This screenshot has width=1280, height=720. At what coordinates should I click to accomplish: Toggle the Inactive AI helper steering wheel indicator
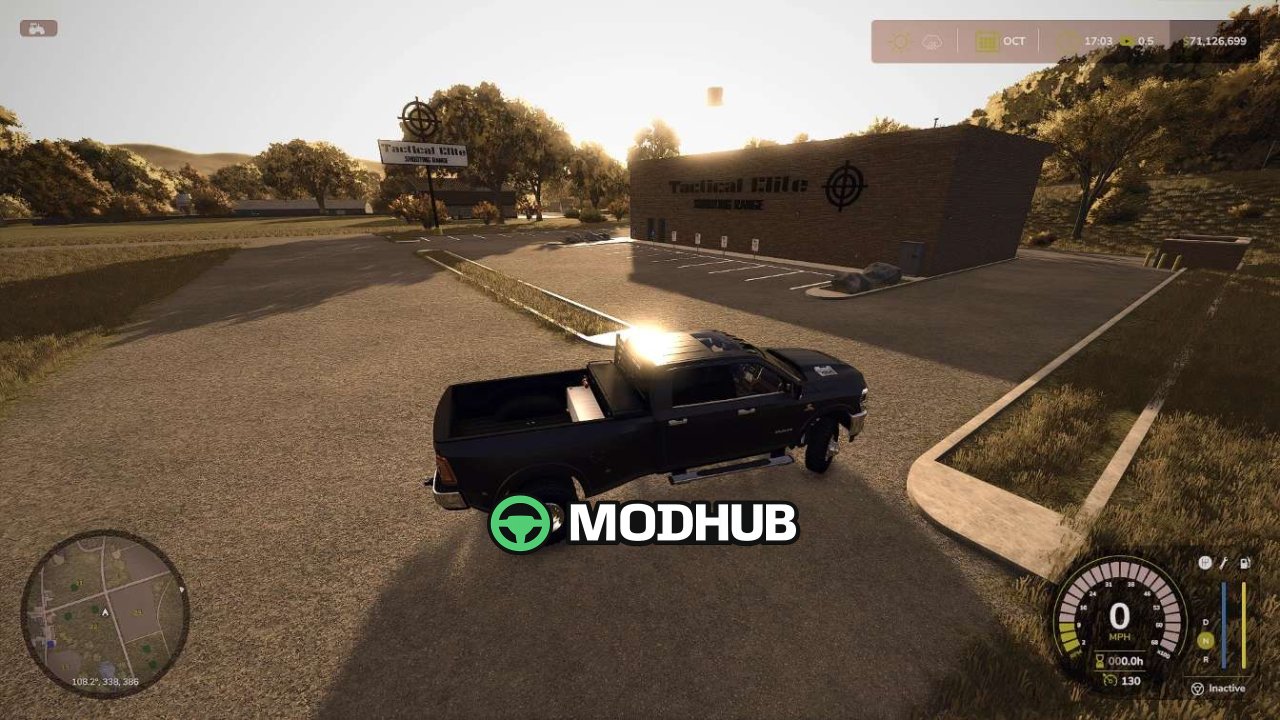coord(1197,688)
